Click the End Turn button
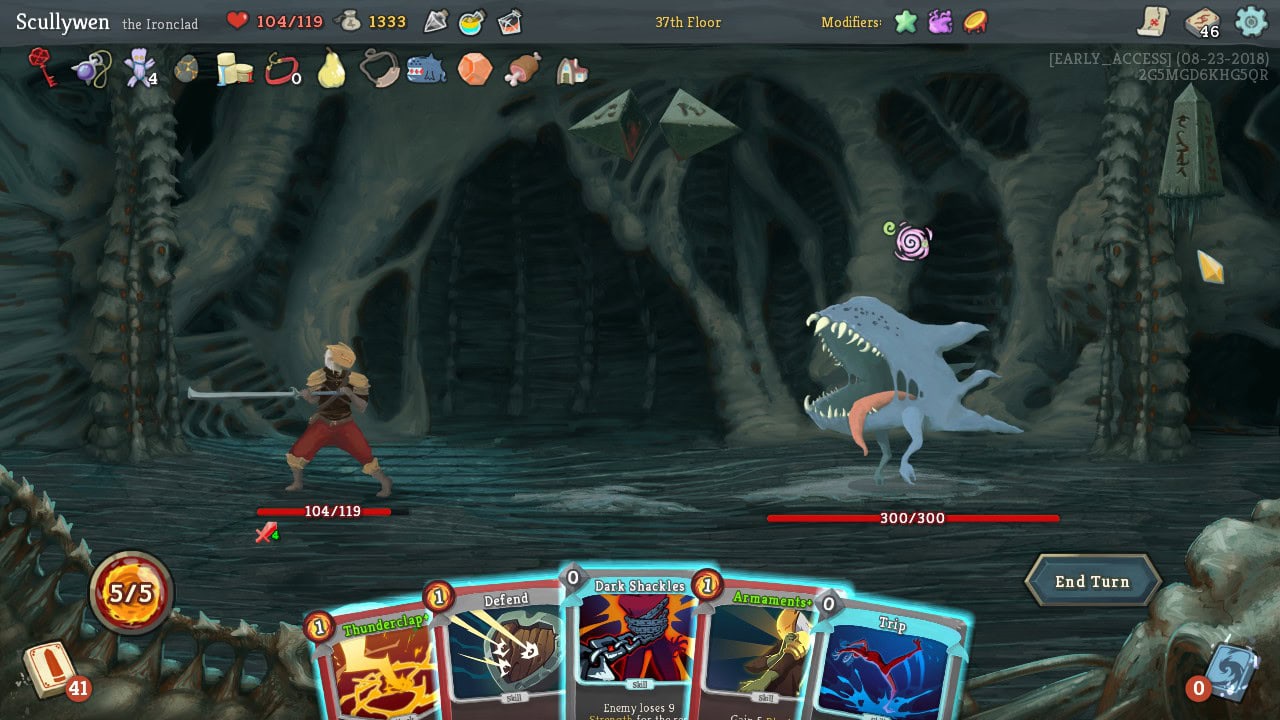1280x720 pixels. [x=1092, y=582]
